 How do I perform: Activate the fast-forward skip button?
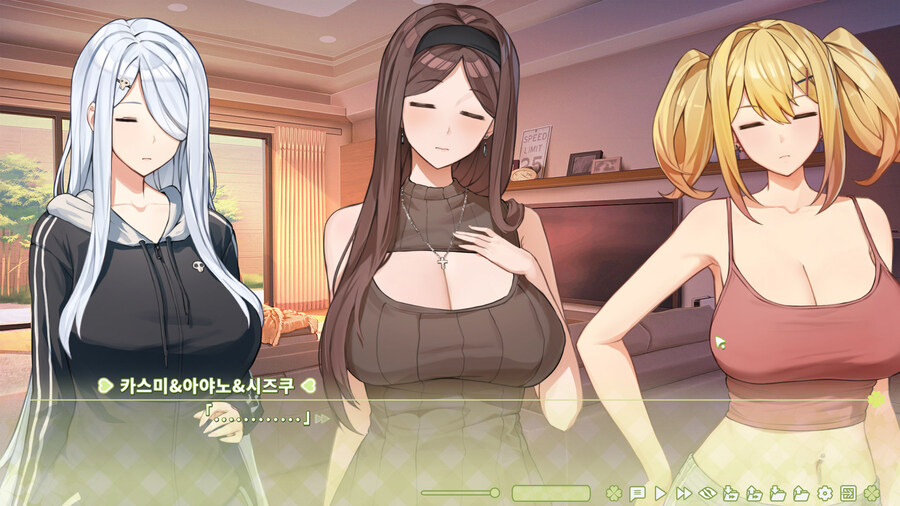coord(683,493)
